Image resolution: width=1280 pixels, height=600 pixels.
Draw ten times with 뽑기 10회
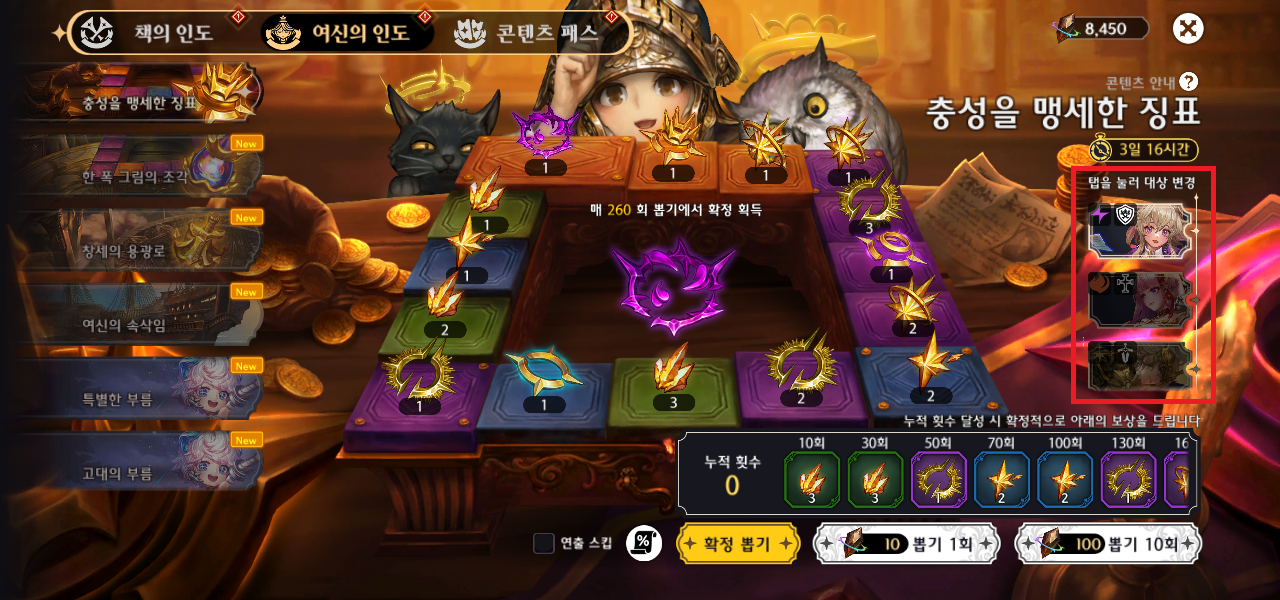click(1107, 544)
